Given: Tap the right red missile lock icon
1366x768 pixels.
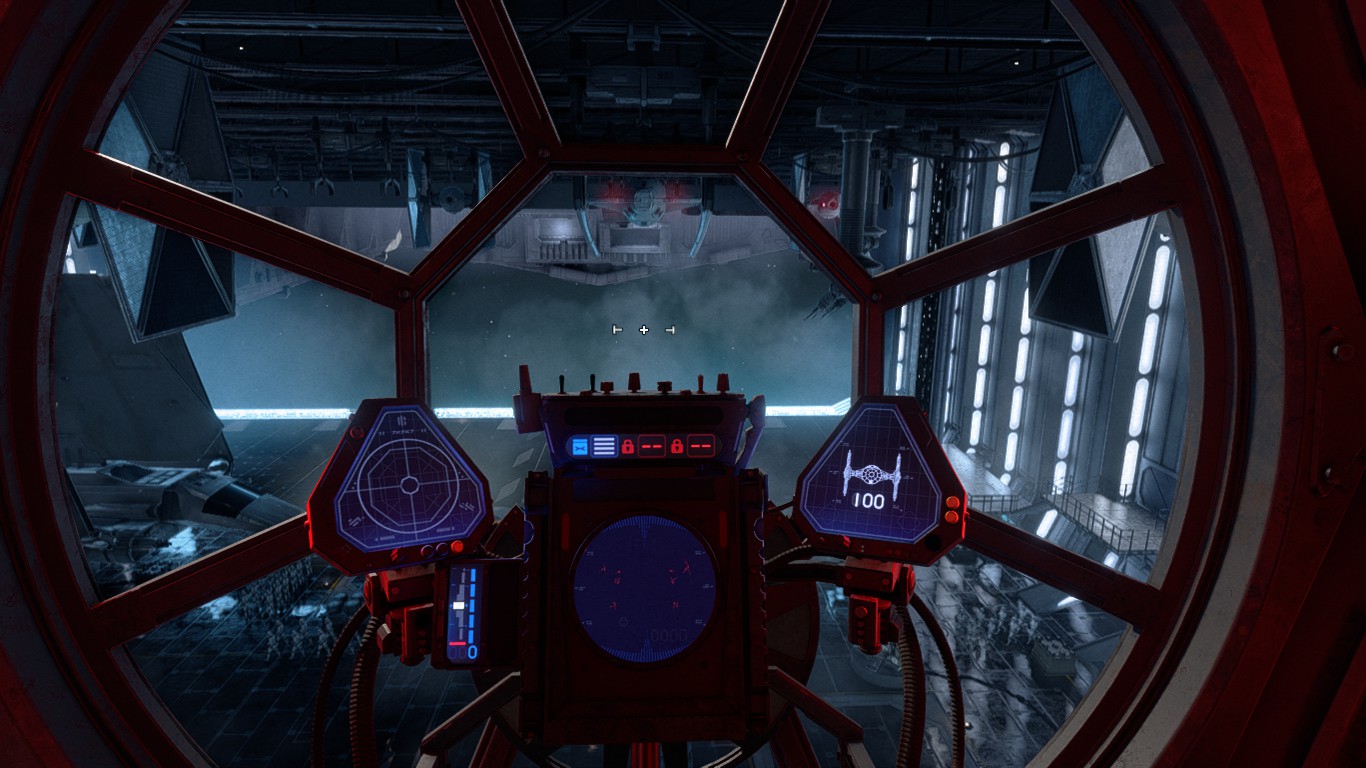Looking at the screenshot, I should [x=678, y=445].
